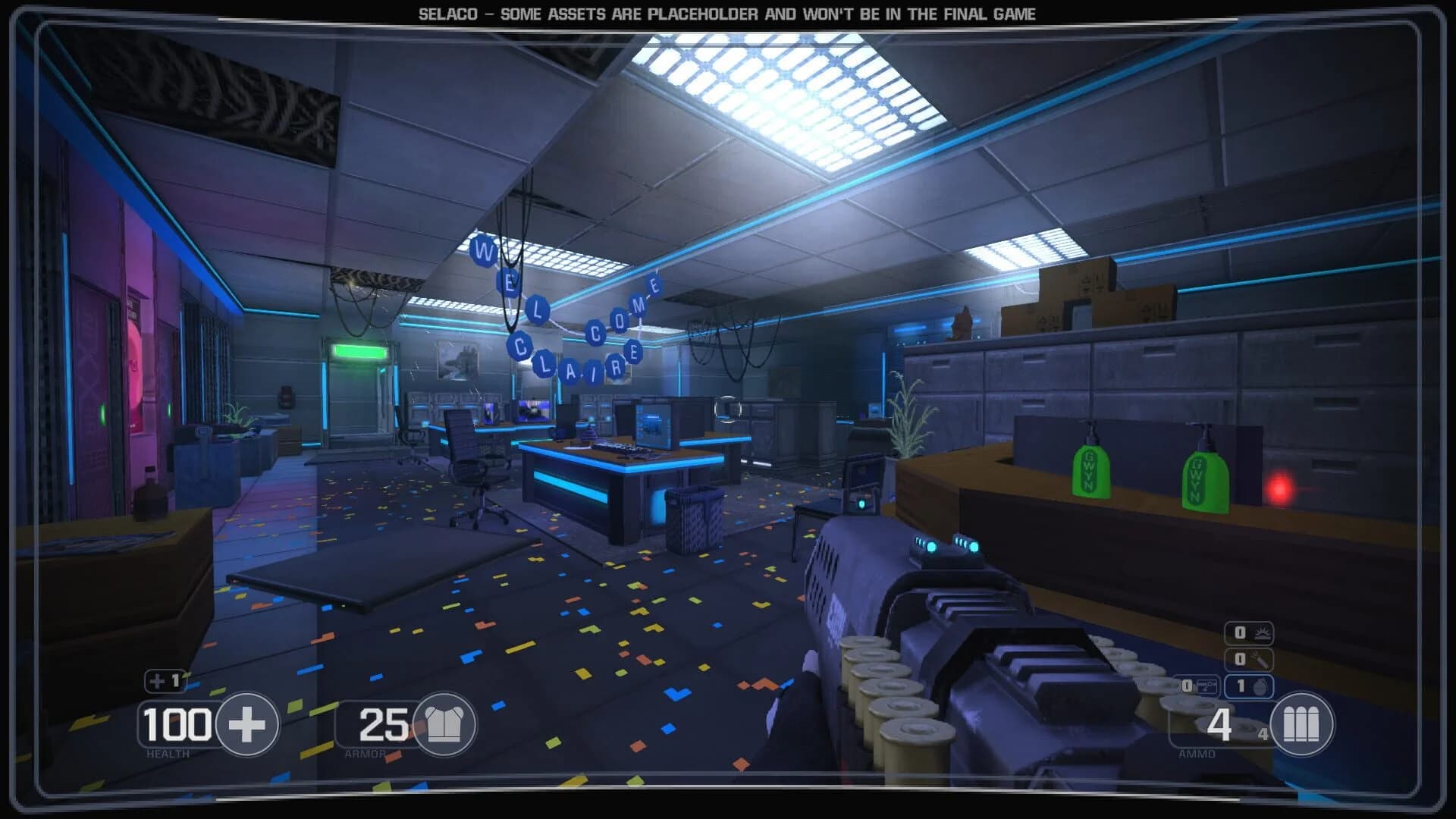Click the loose clip counter icon

(x=1206, y=686)
